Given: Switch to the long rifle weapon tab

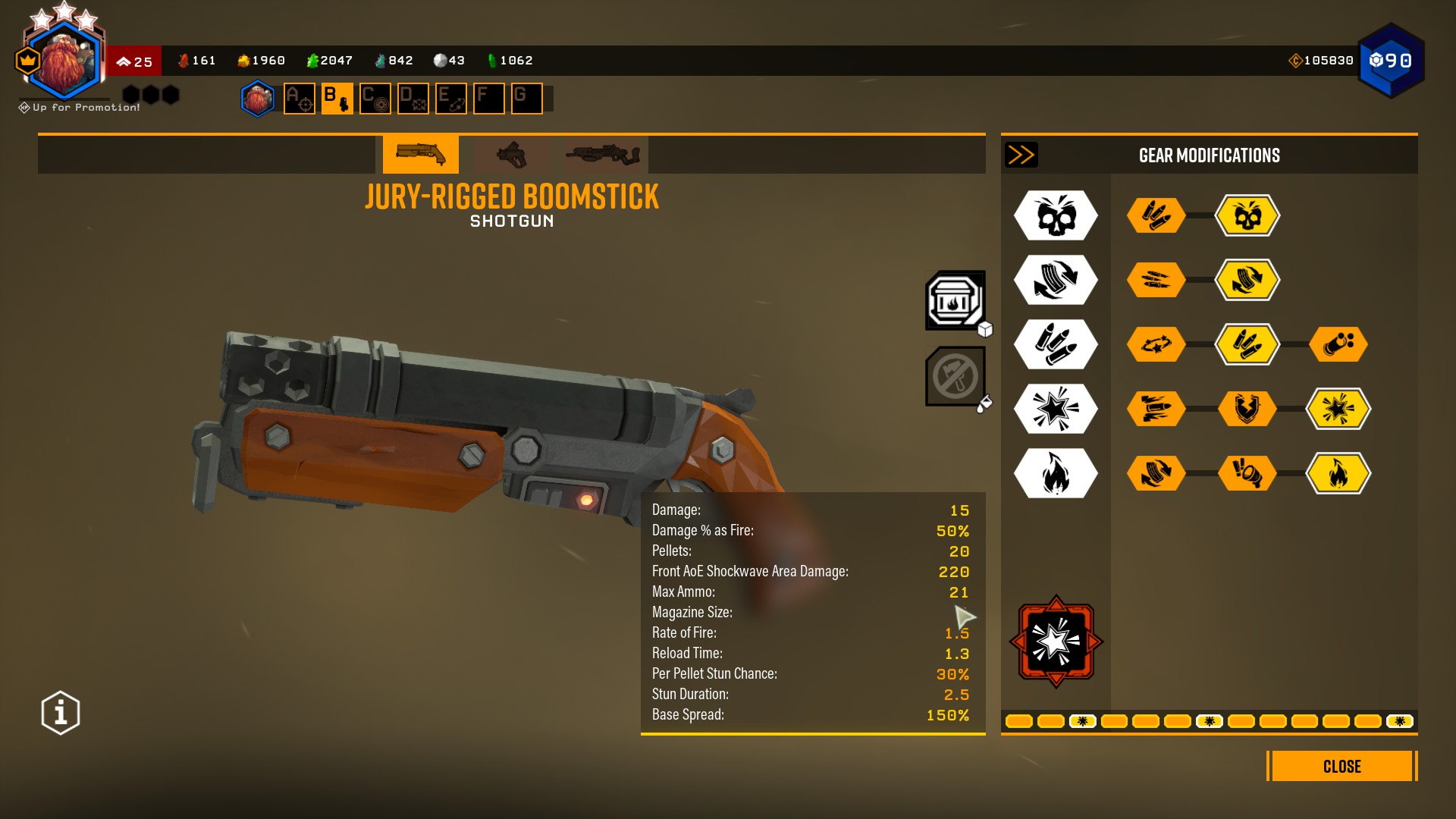Looking at the screenshot, I should [602, 154].
